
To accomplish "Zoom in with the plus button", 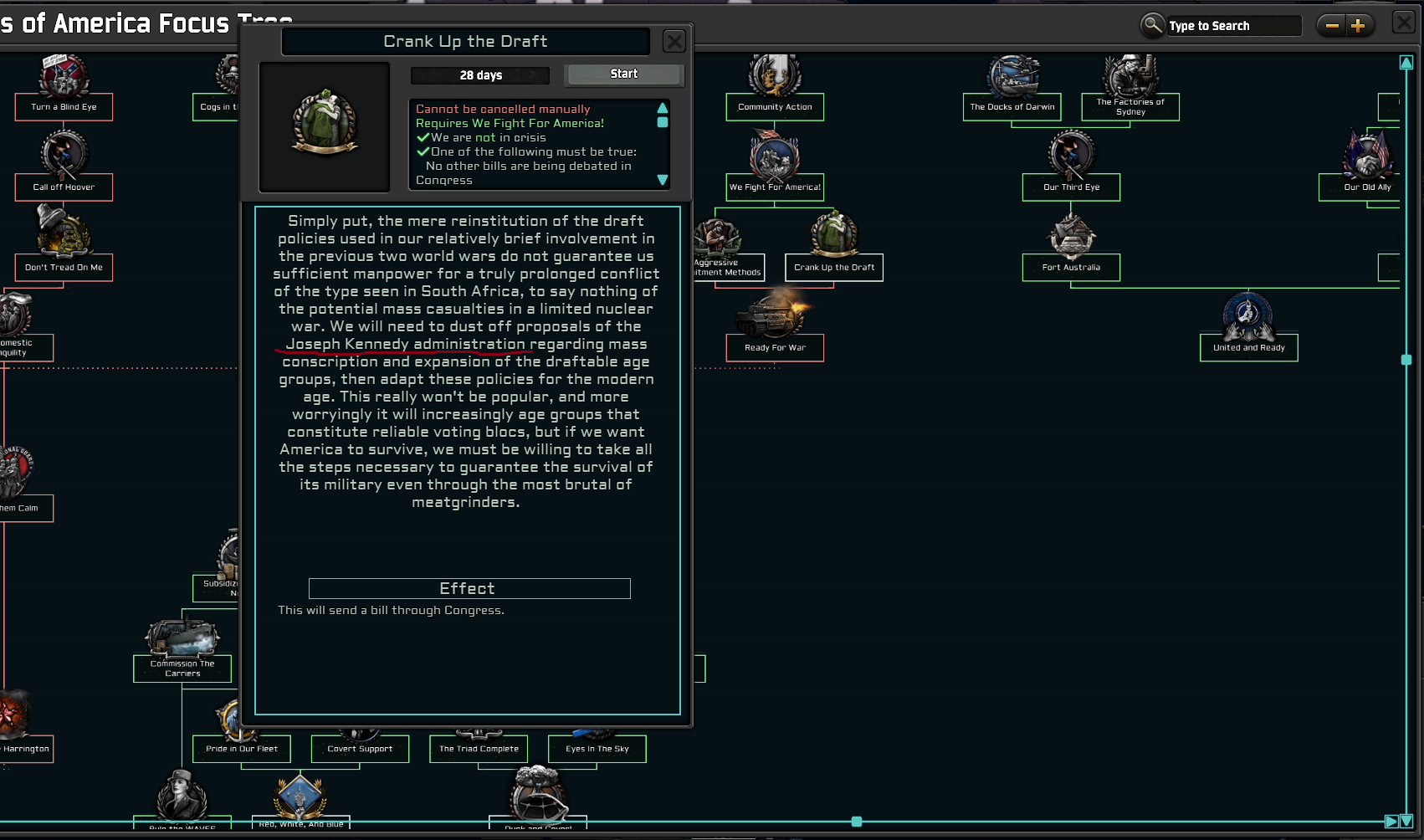I will (1360, 25).
